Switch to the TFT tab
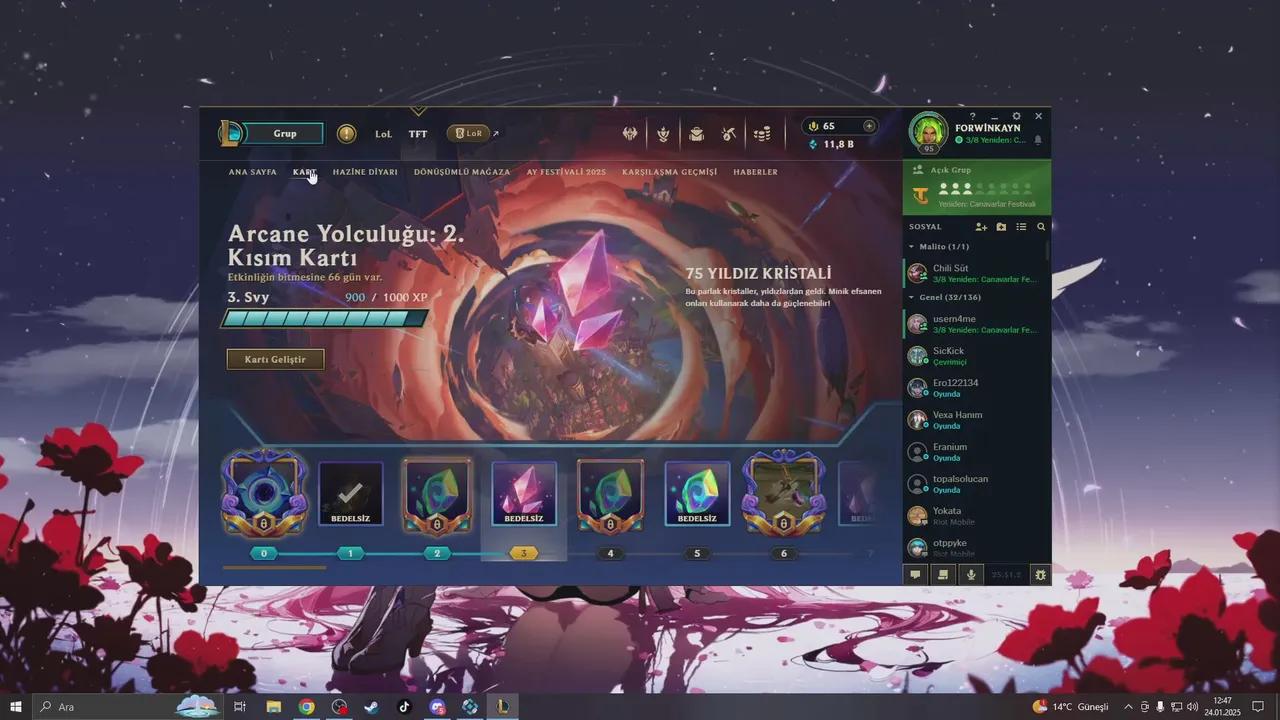 pyautogui.click(x=418, y=133)
